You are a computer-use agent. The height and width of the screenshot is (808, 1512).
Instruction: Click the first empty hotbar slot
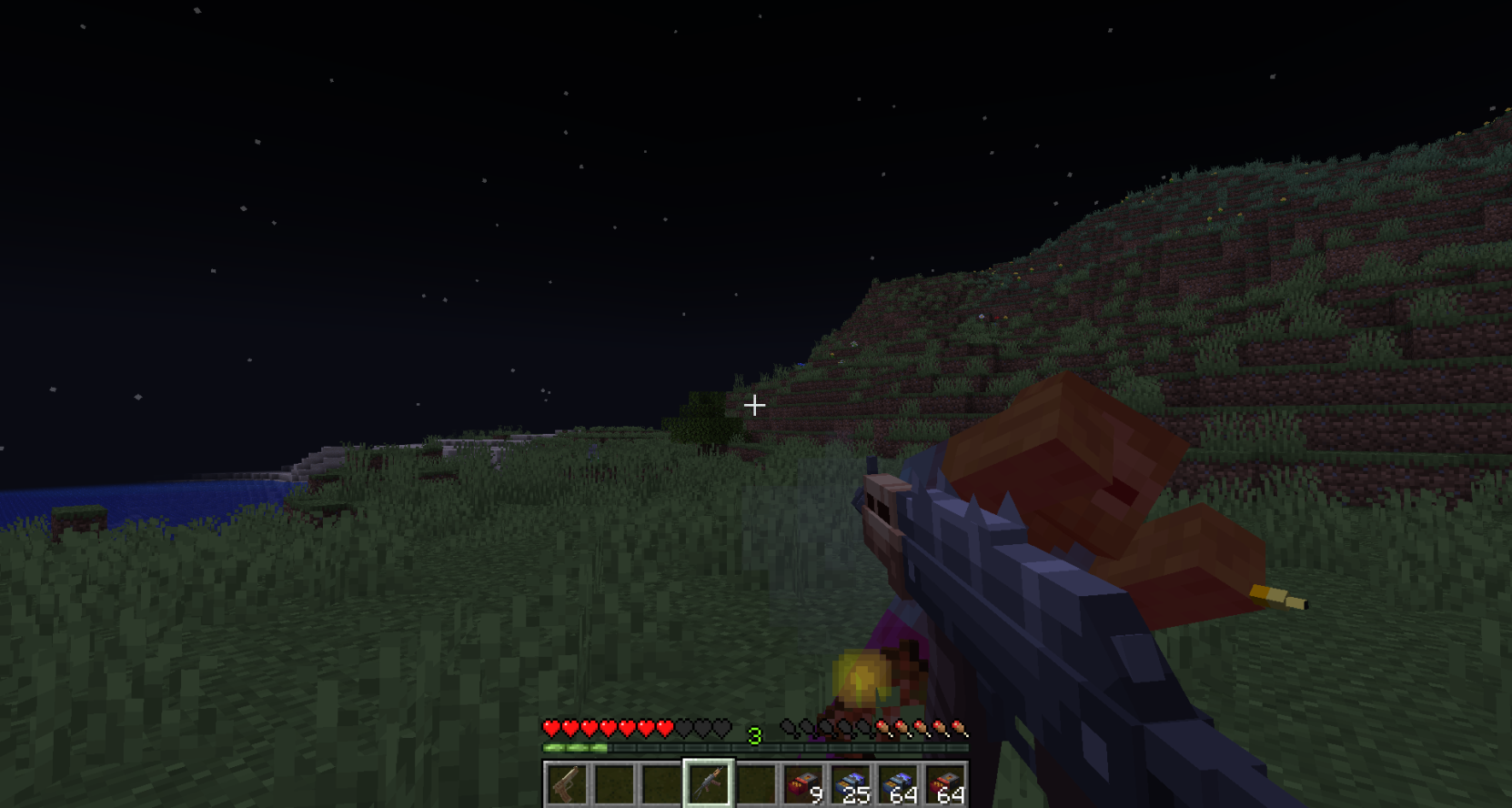point(616,783)
